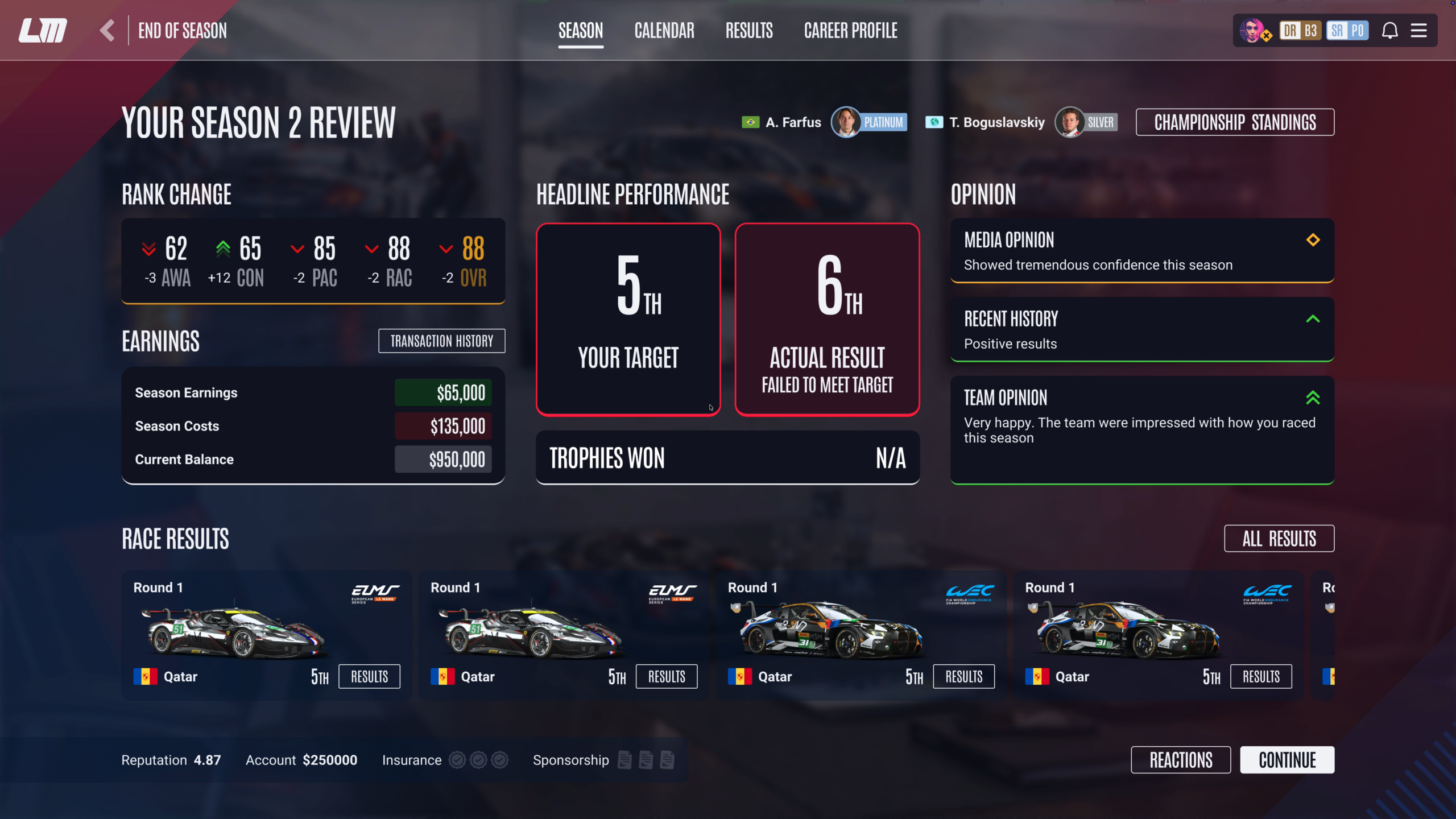Show All Results
The height and width of the screenshot is (819, 1456).
pyautogui.click(x=1279, y=539)
